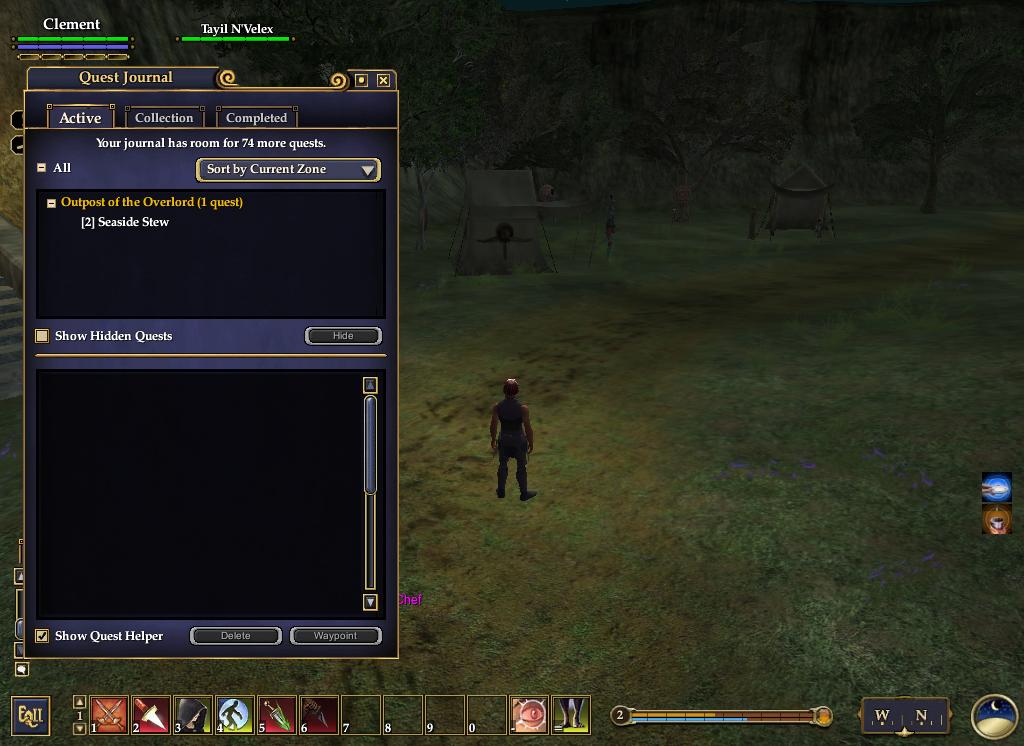Uncheck the Show Quest Helper checkbox
Image resolution: width=1024 pixels, height=746 pixels.
[x=42, y=636]
